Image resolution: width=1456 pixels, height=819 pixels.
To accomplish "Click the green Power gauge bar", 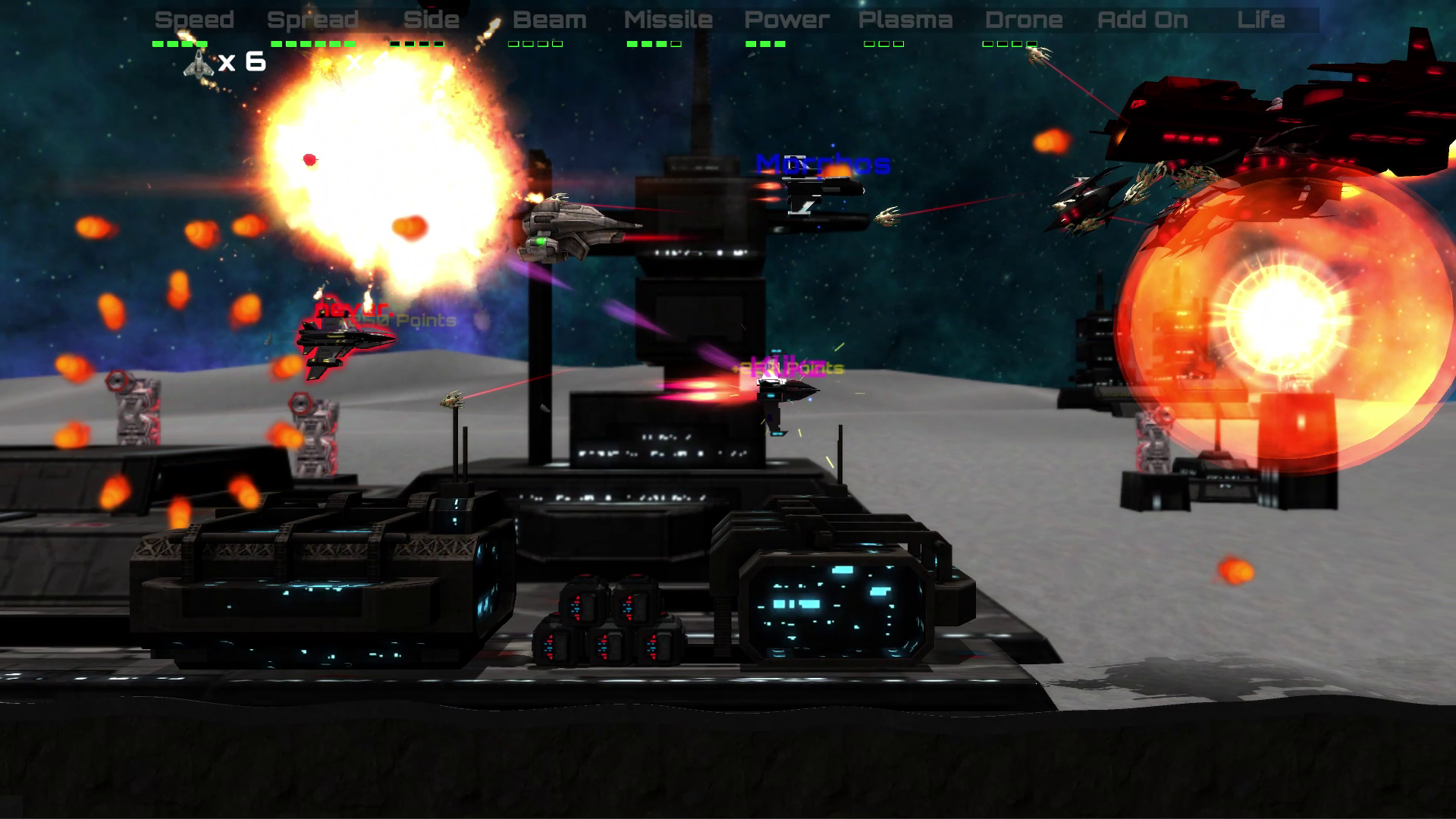I will click(x=767, y=44).
